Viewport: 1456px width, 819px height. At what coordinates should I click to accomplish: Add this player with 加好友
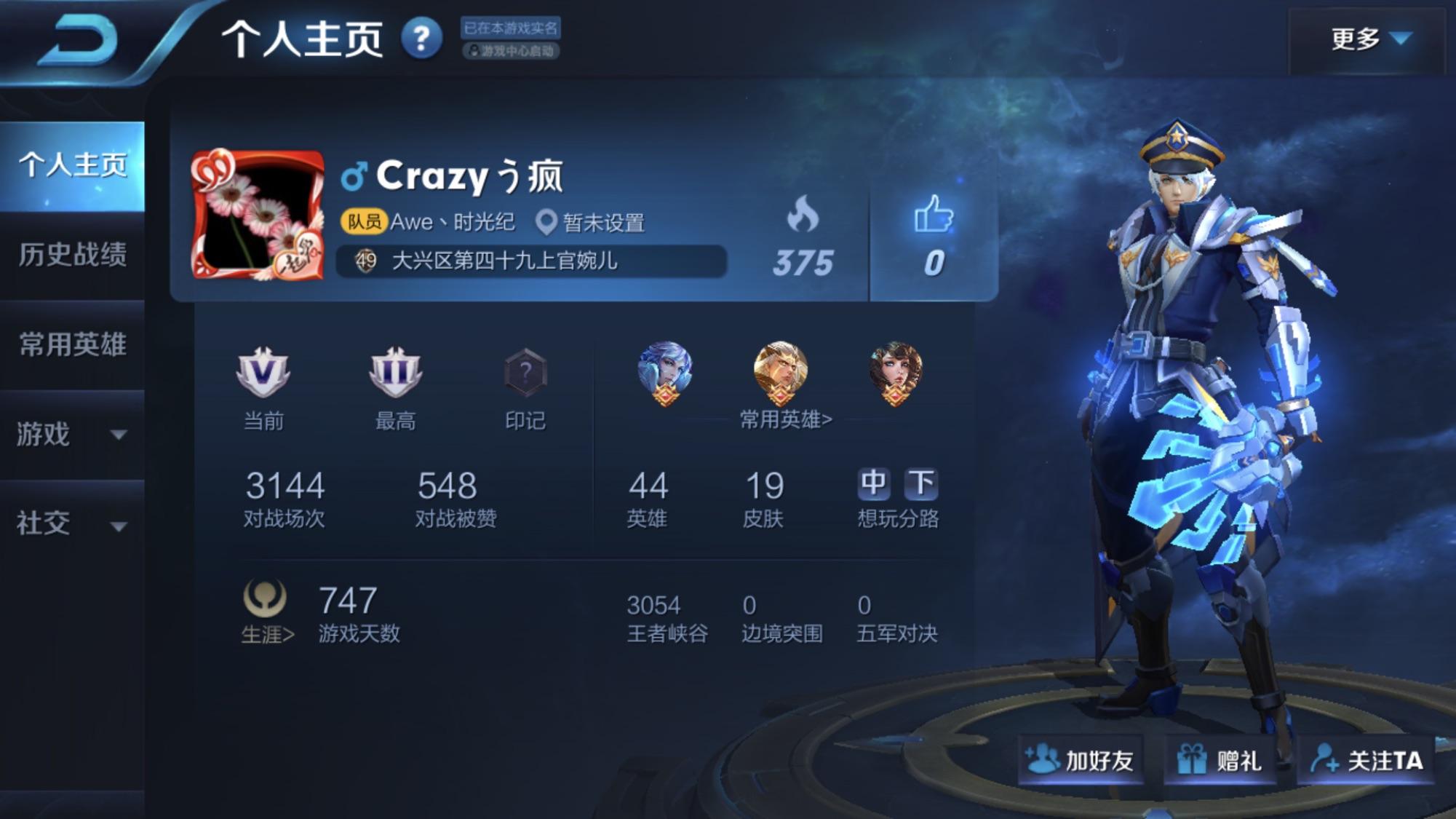coord(1080,761)
